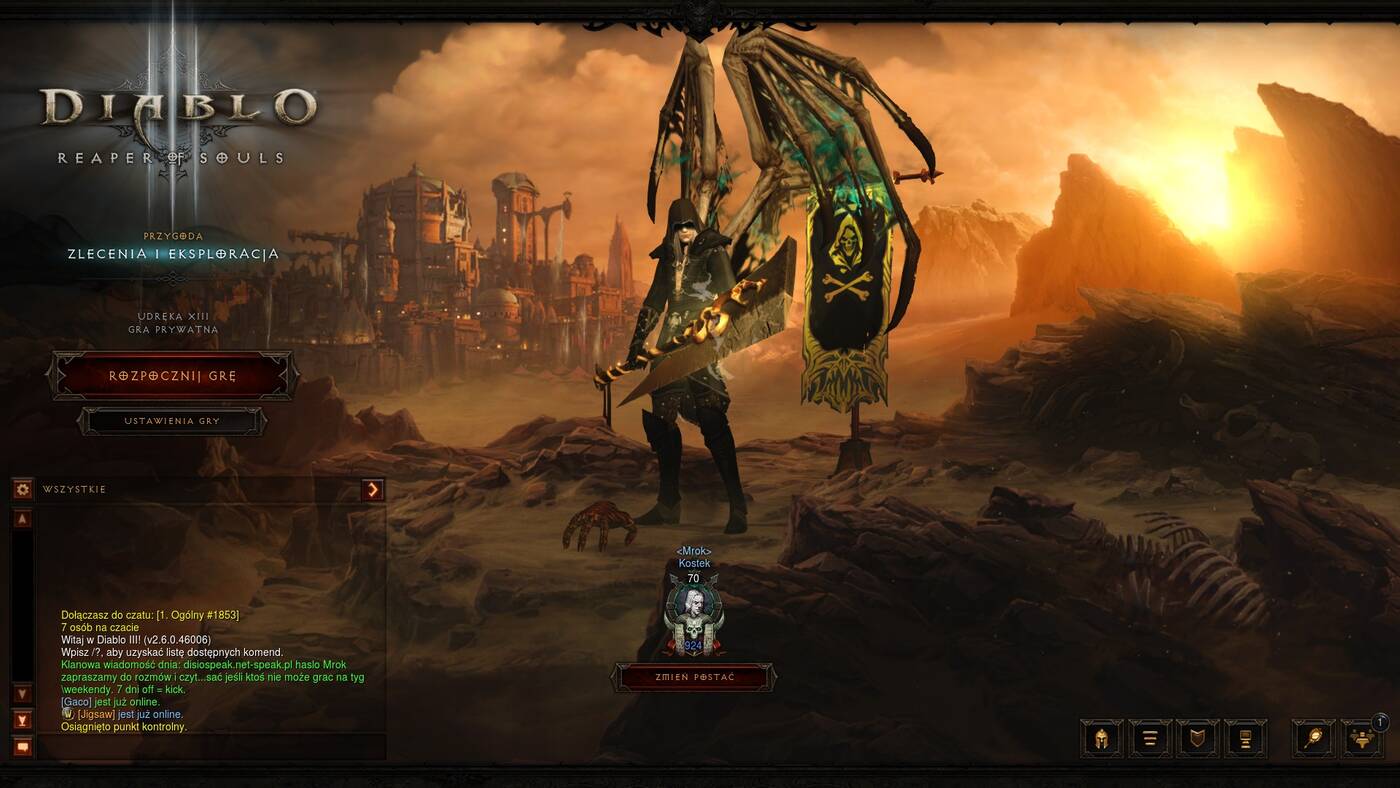The image size is (1400, 788).
Task: Open the golden hand mirror icon
Action: click(x=1313, y=739)
